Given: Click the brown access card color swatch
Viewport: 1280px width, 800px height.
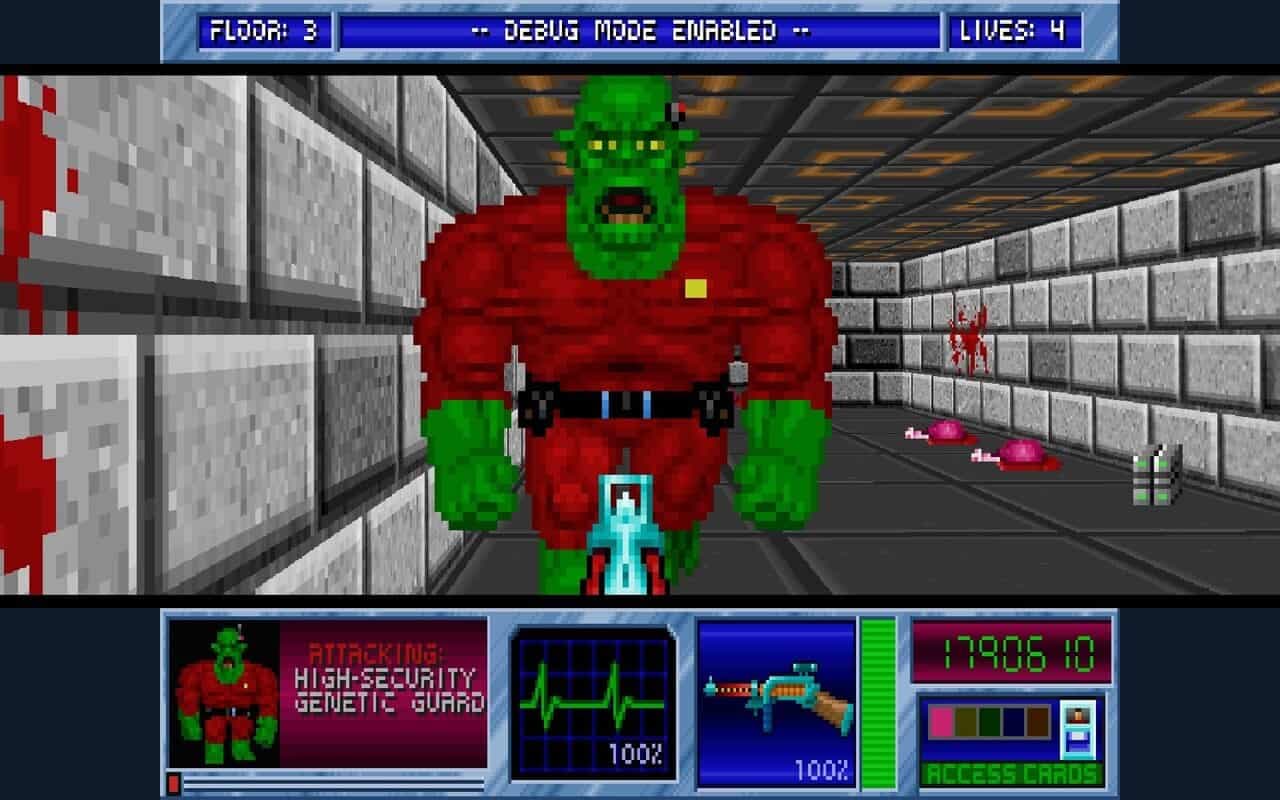Looking at the screenshot, I should 1037,722.
